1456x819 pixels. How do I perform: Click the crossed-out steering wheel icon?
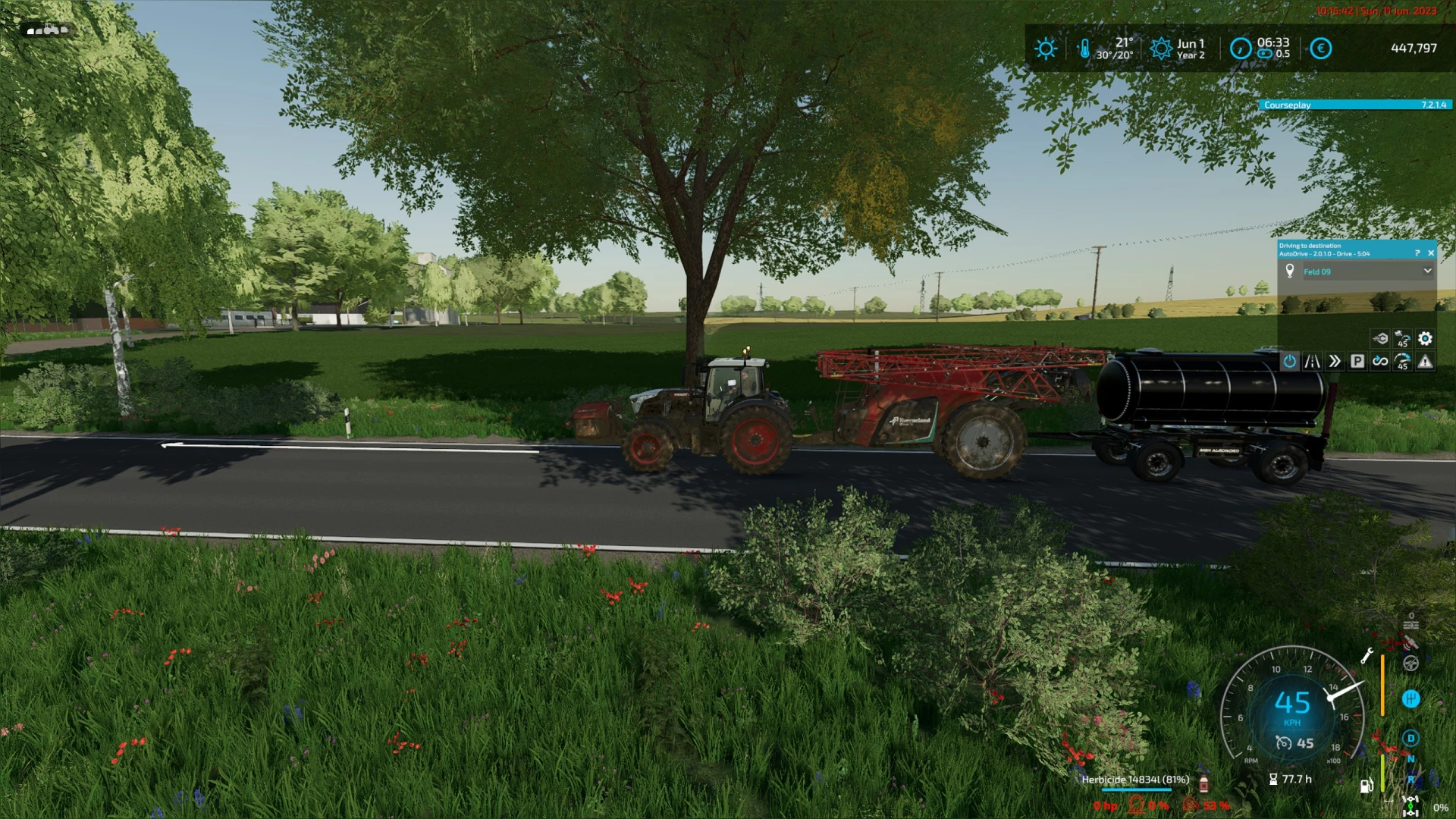1410,664
